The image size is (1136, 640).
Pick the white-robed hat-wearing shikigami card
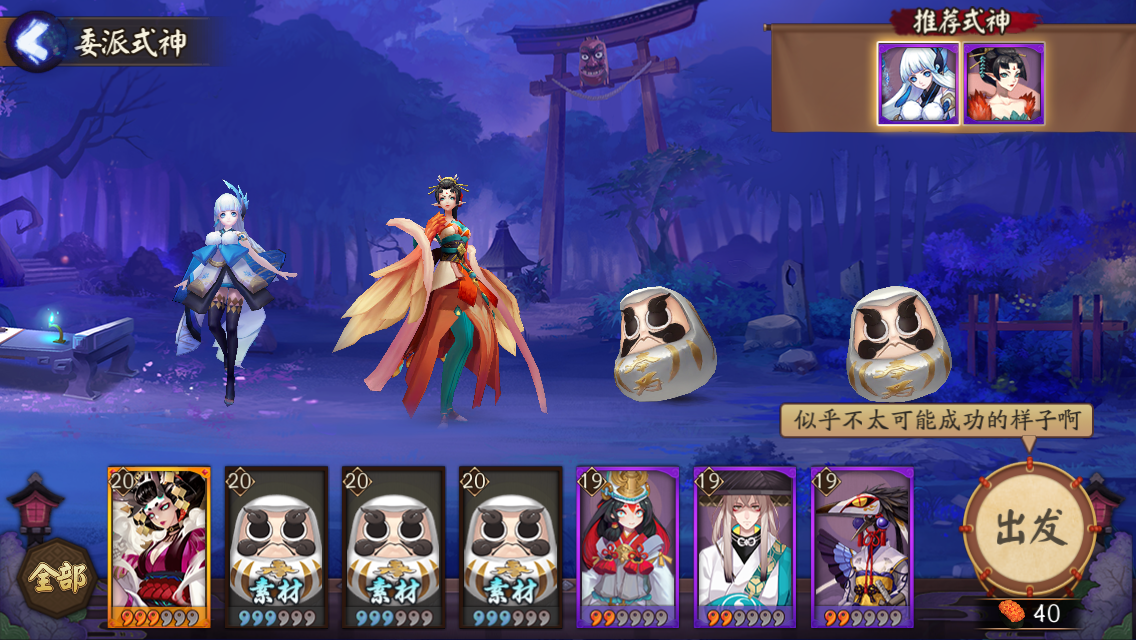[x=744, y=546]
